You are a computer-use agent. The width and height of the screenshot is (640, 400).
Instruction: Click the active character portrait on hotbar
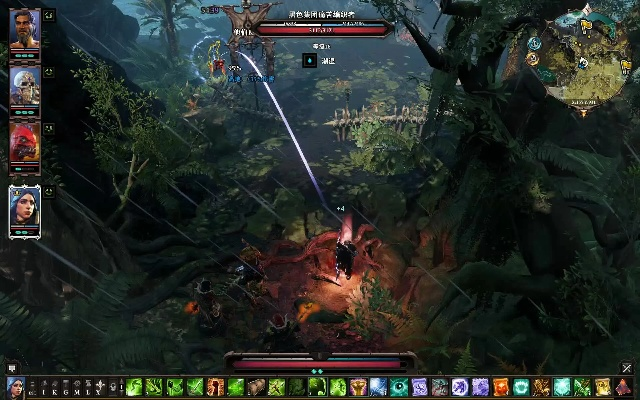(x=14, y=386)
